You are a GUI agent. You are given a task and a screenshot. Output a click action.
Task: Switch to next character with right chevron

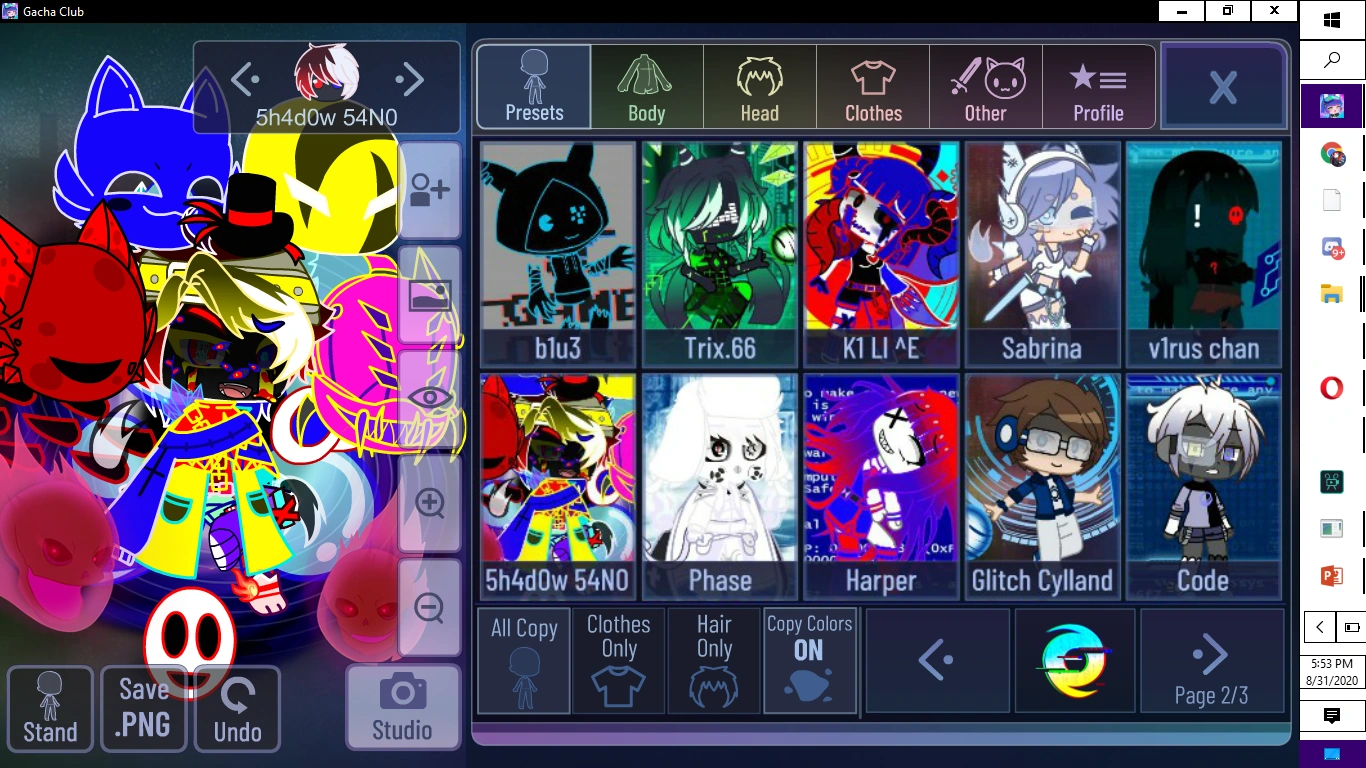point(410,78)
